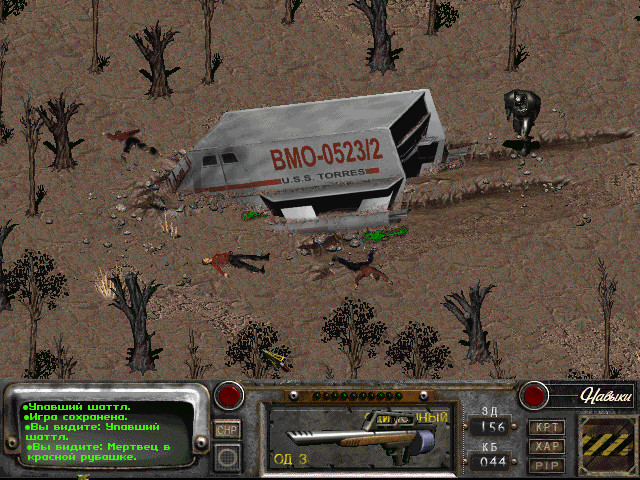Open the Pip-Boy with the PIP button

point(547,465)
